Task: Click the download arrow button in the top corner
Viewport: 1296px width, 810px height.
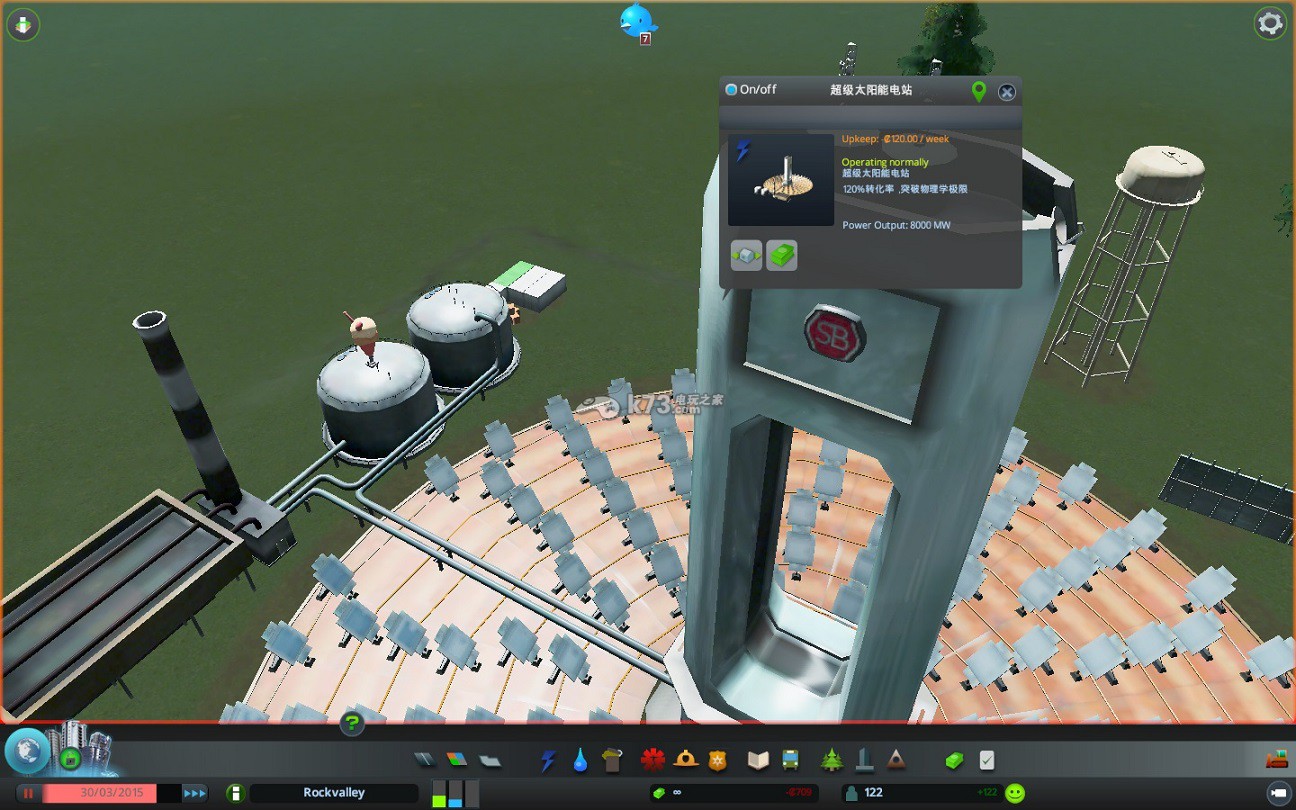Action: pos(22,24)
